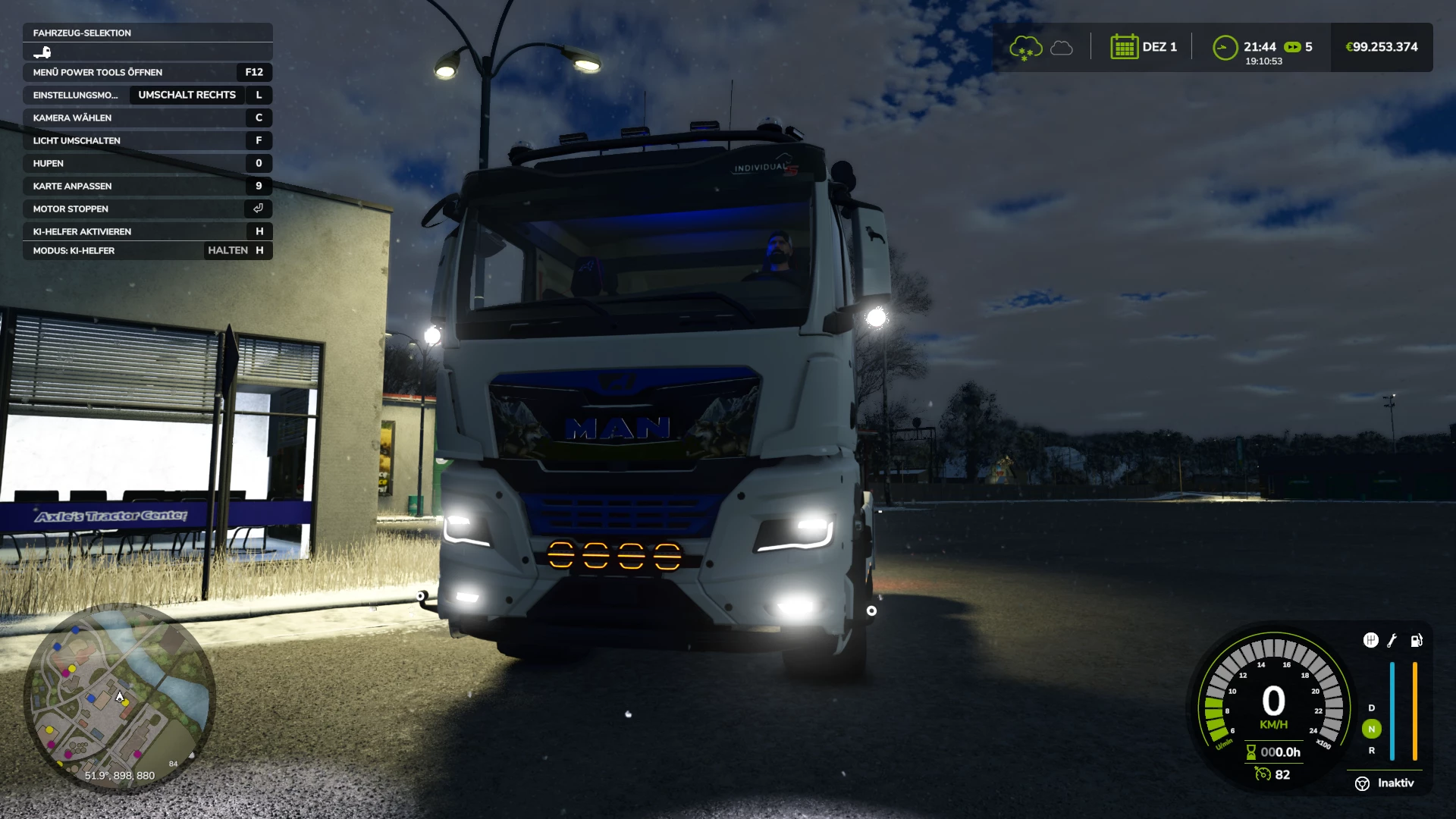This screenshot has width=1456, height=819.
Task: Click the clock icon beside the game time
Action: pos(1225,48)
